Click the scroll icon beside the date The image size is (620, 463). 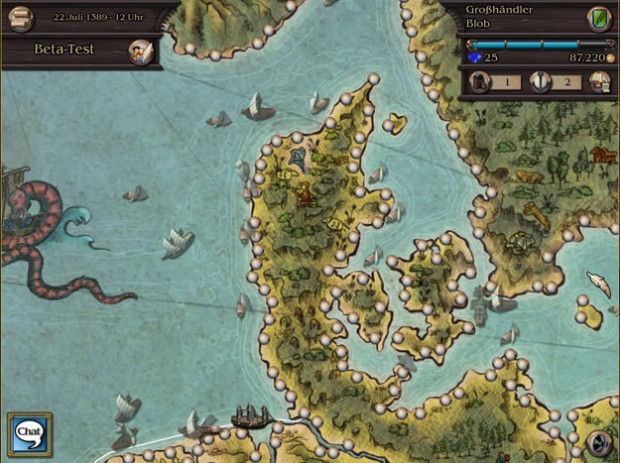point(20,19)
